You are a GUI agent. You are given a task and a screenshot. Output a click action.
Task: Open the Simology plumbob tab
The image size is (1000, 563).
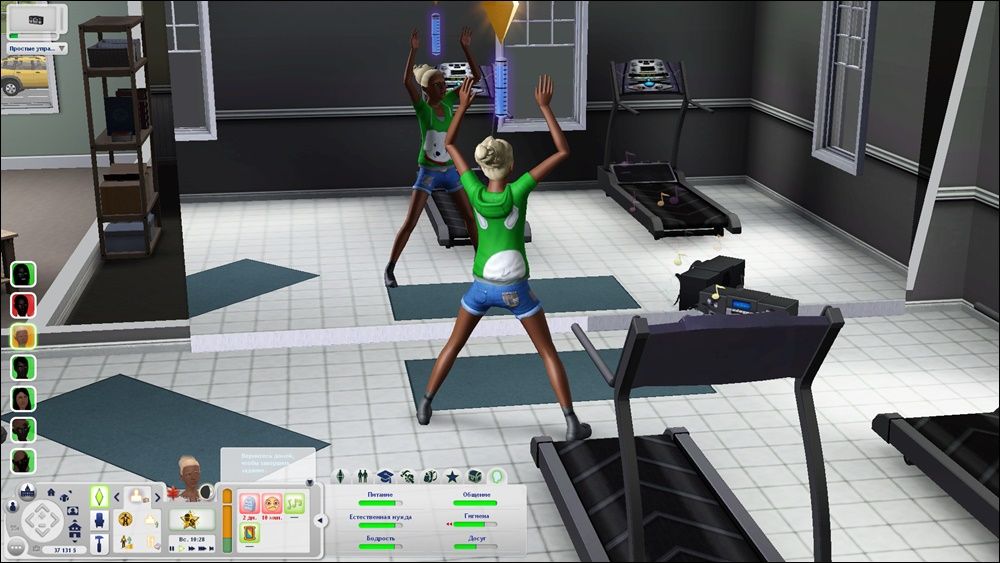coord(338,475)
